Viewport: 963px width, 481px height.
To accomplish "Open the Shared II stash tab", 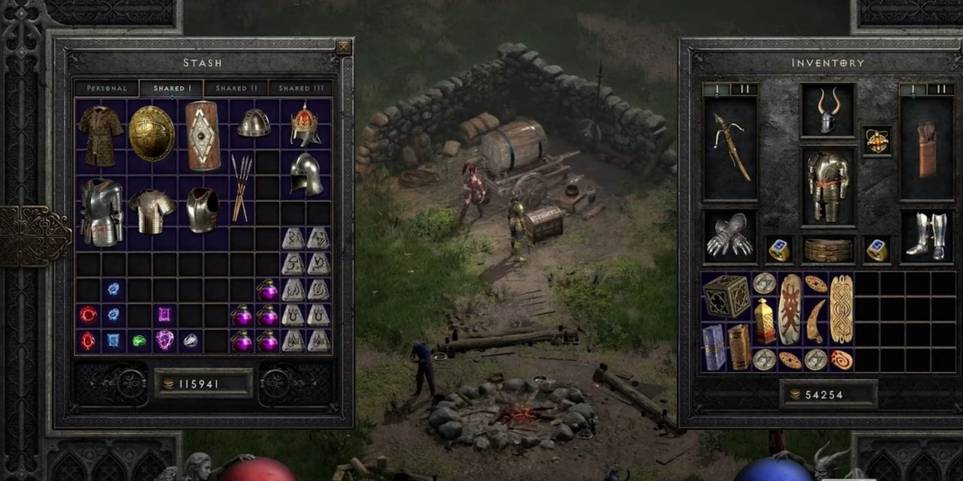I will point(237,88).
